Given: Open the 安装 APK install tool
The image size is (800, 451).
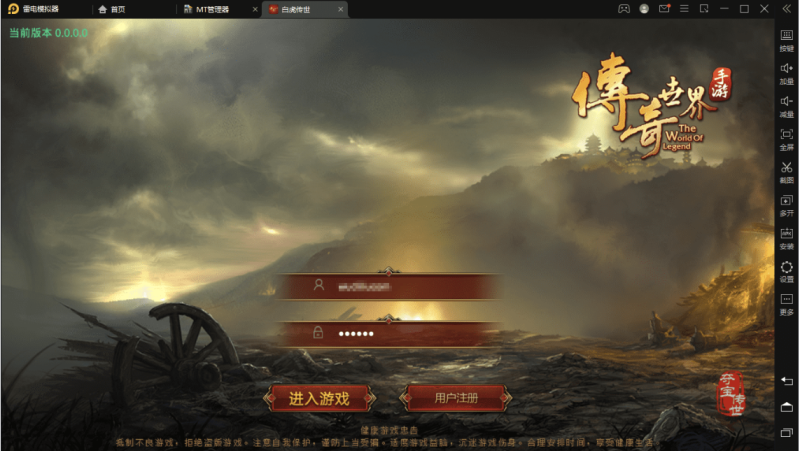Looking at the screenshot, I should click(787, 237).
